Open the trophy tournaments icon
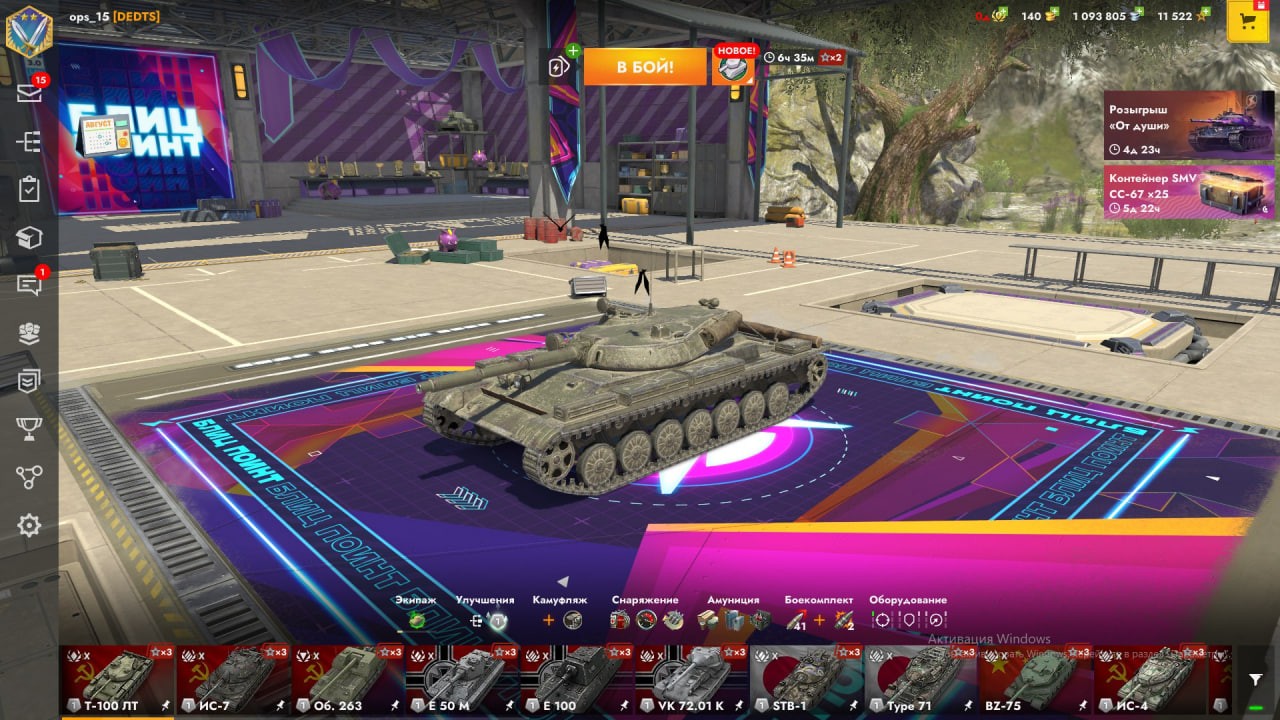Image resolution: width=1280 pixels, height=720 pixels. pos(29,429)
